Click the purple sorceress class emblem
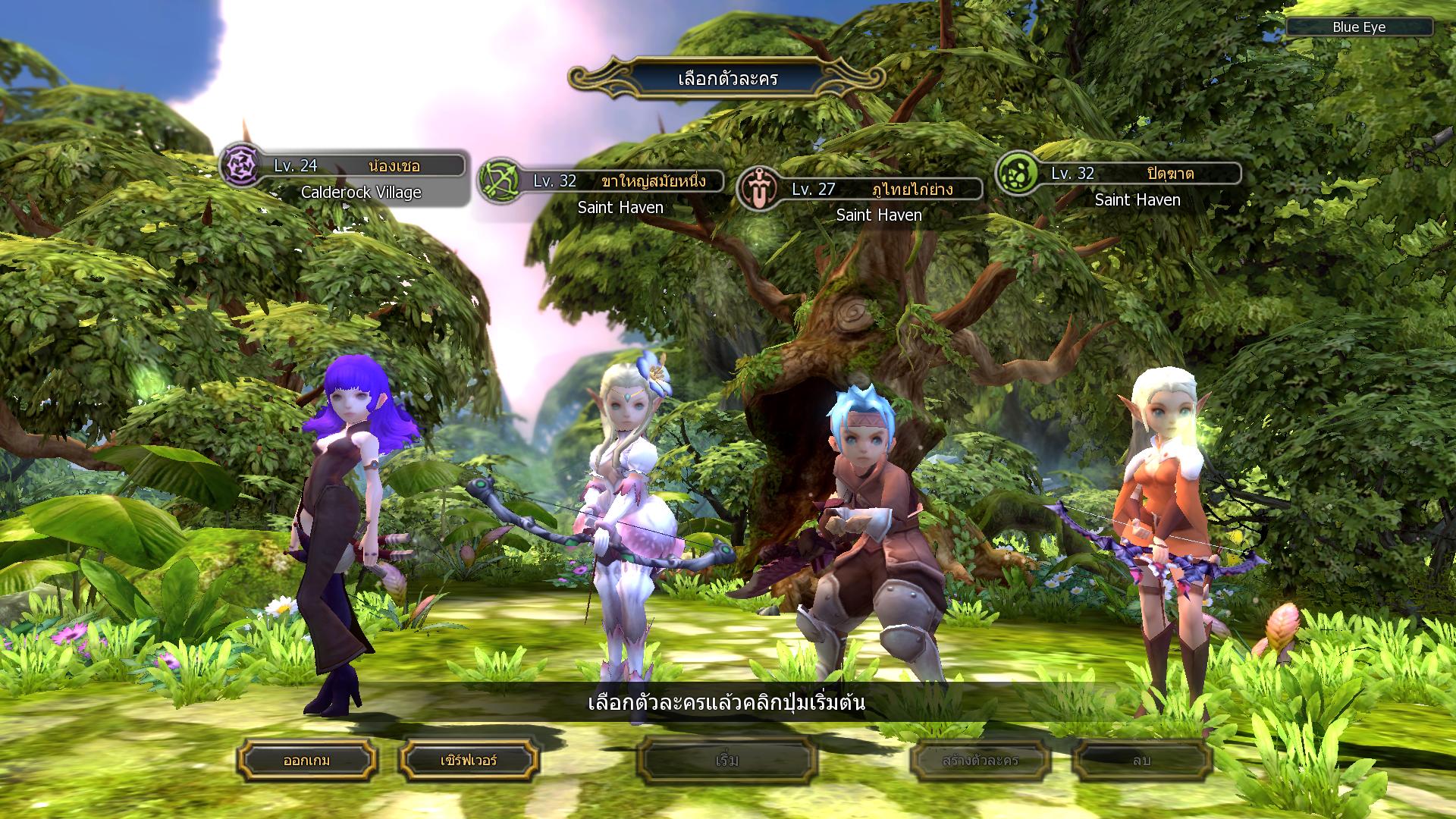The height and width of the screenshot is (819, 1456). (240, 165)
